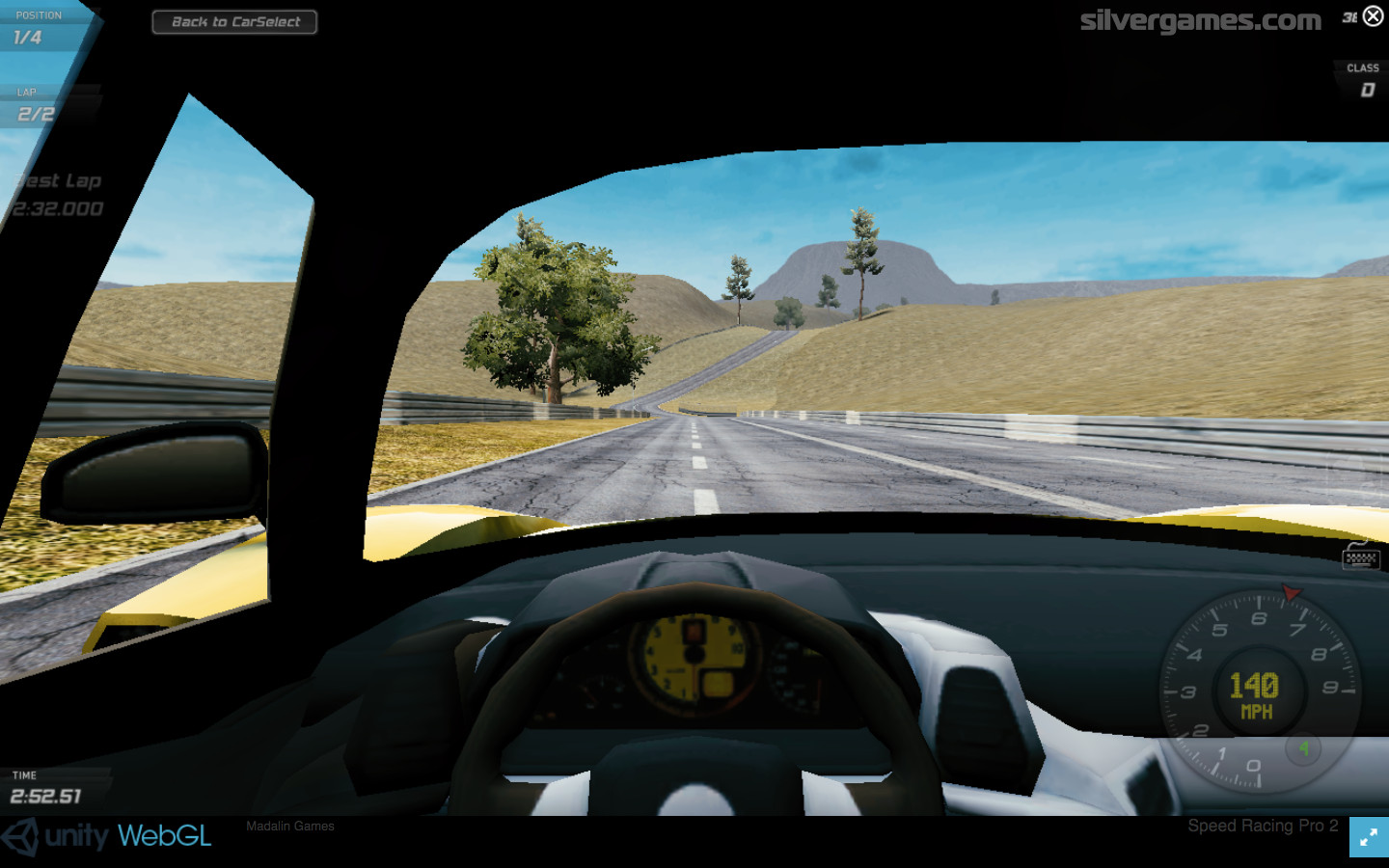
Task: Open the keyboard controls icon
Action: [x=1360, y=556]
